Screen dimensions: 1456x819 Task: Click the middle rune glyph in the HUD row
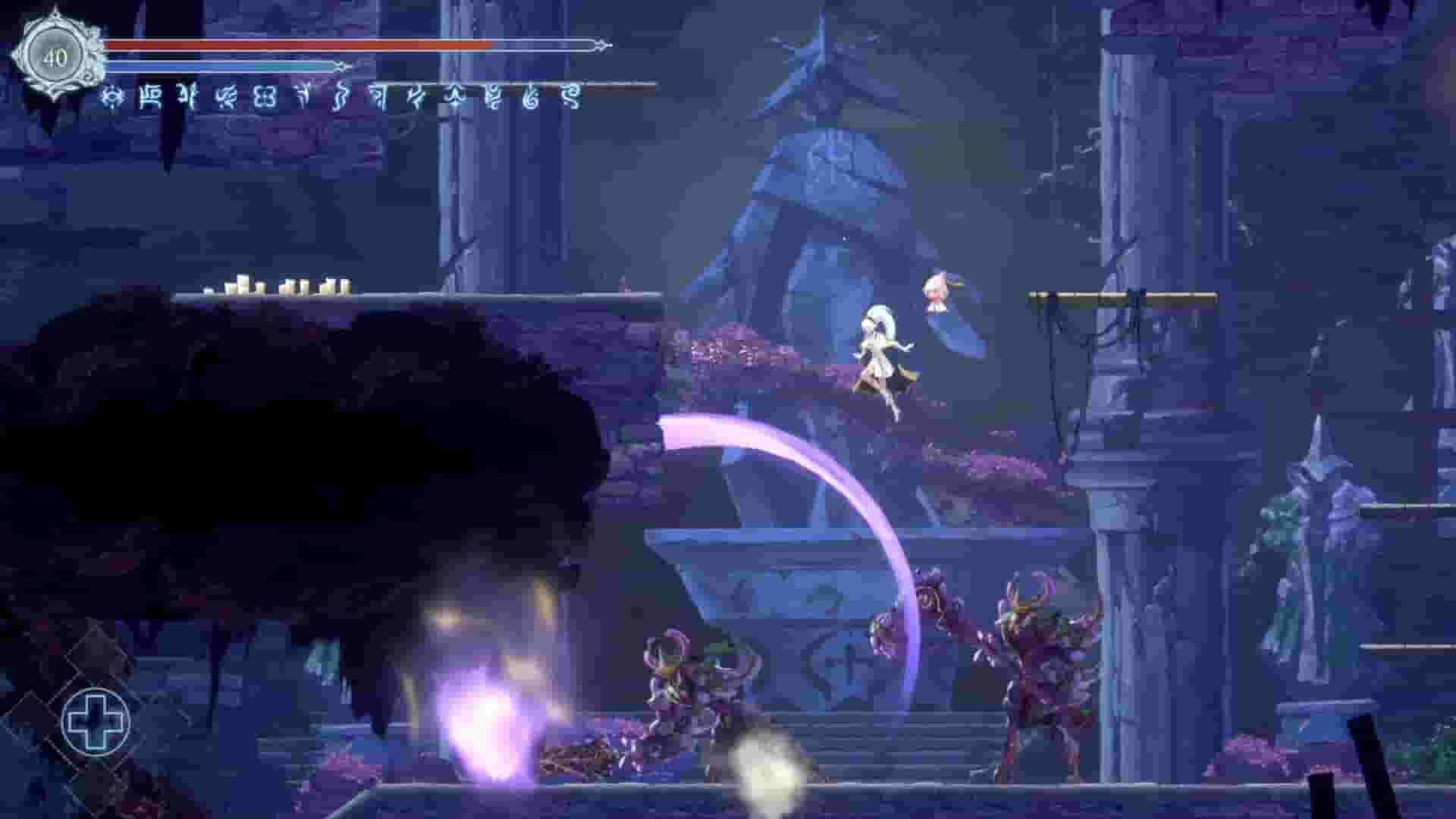click(340, 97)
